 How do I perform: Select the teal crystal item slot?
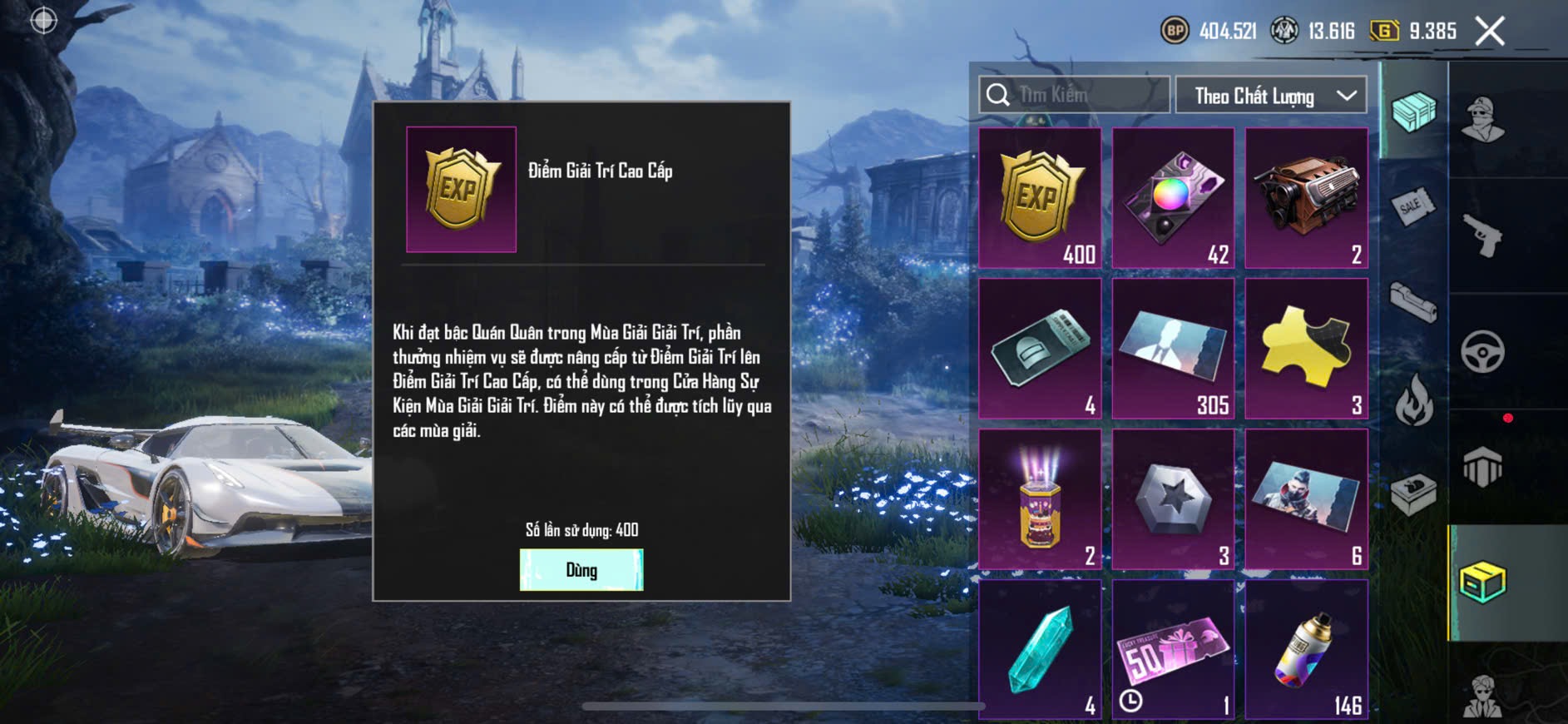click(x=1040, y=650)
